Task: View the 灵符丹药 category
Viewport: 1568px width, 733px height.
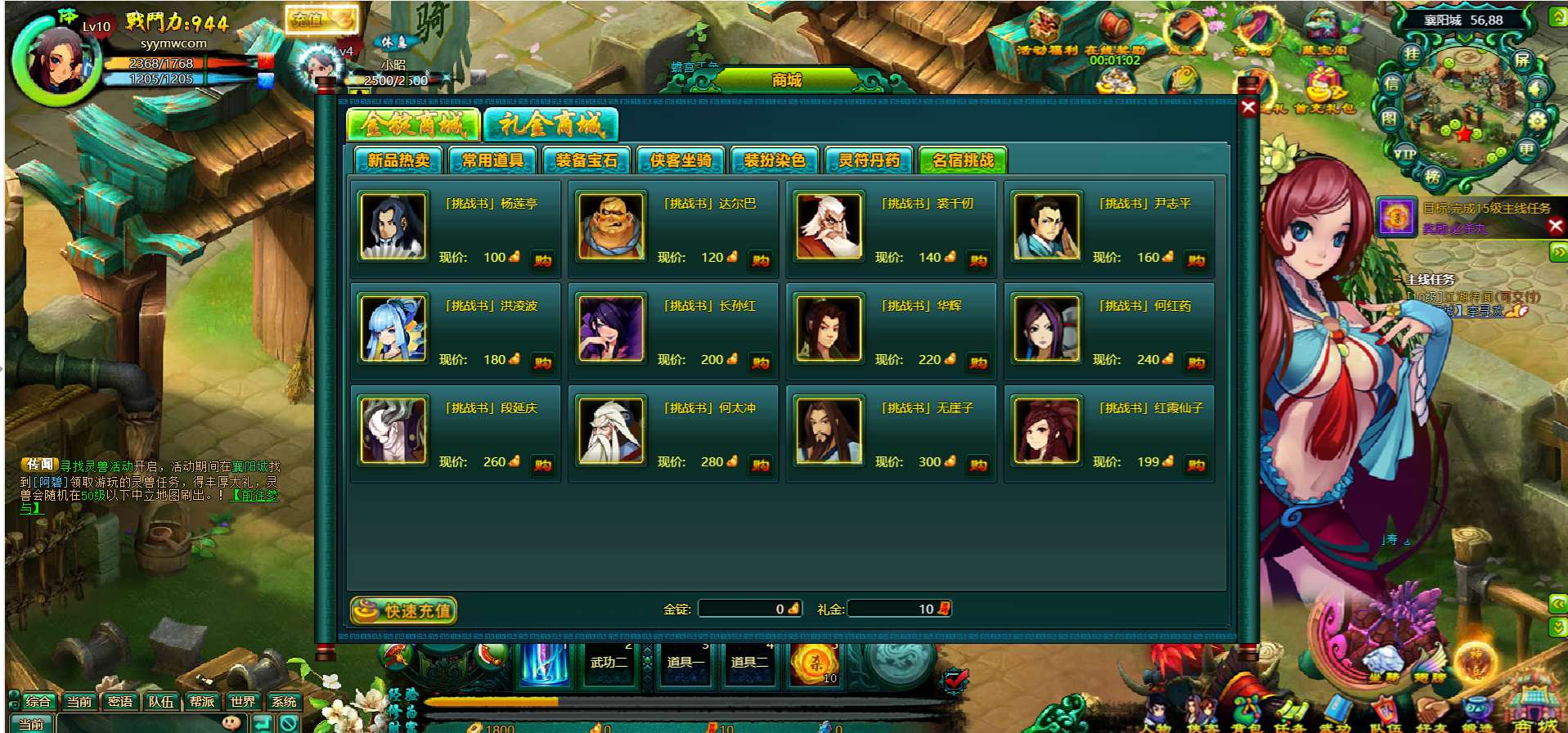Action: coord(869,160)
